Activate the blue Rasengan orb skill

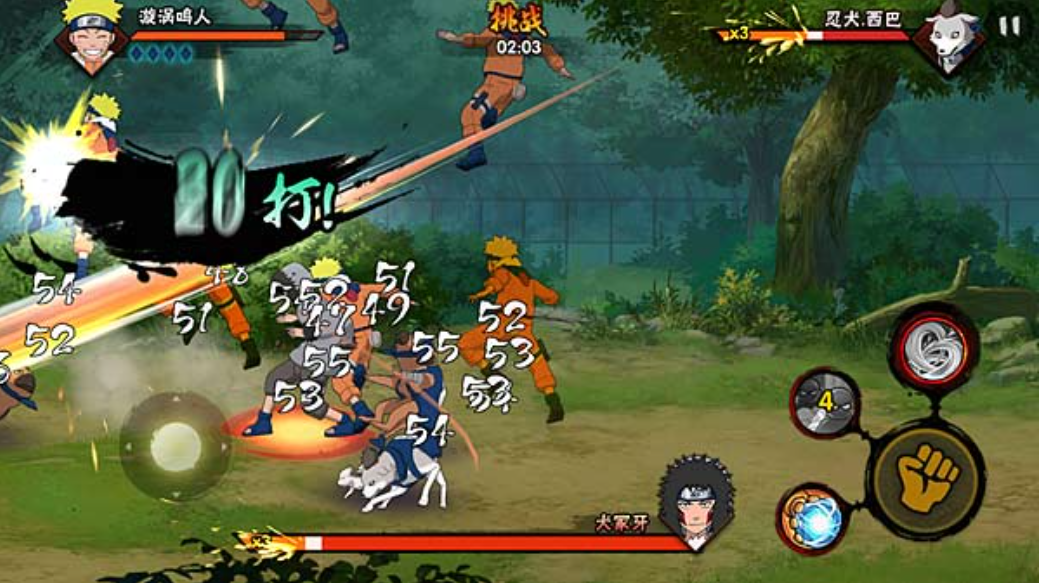click(813, 519)
